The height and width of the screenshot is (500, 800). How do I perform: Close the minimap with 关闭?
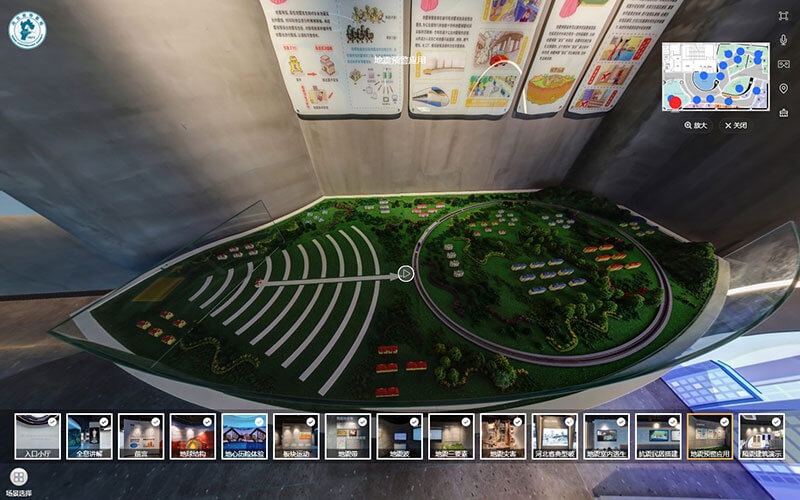tap(735, 125)
